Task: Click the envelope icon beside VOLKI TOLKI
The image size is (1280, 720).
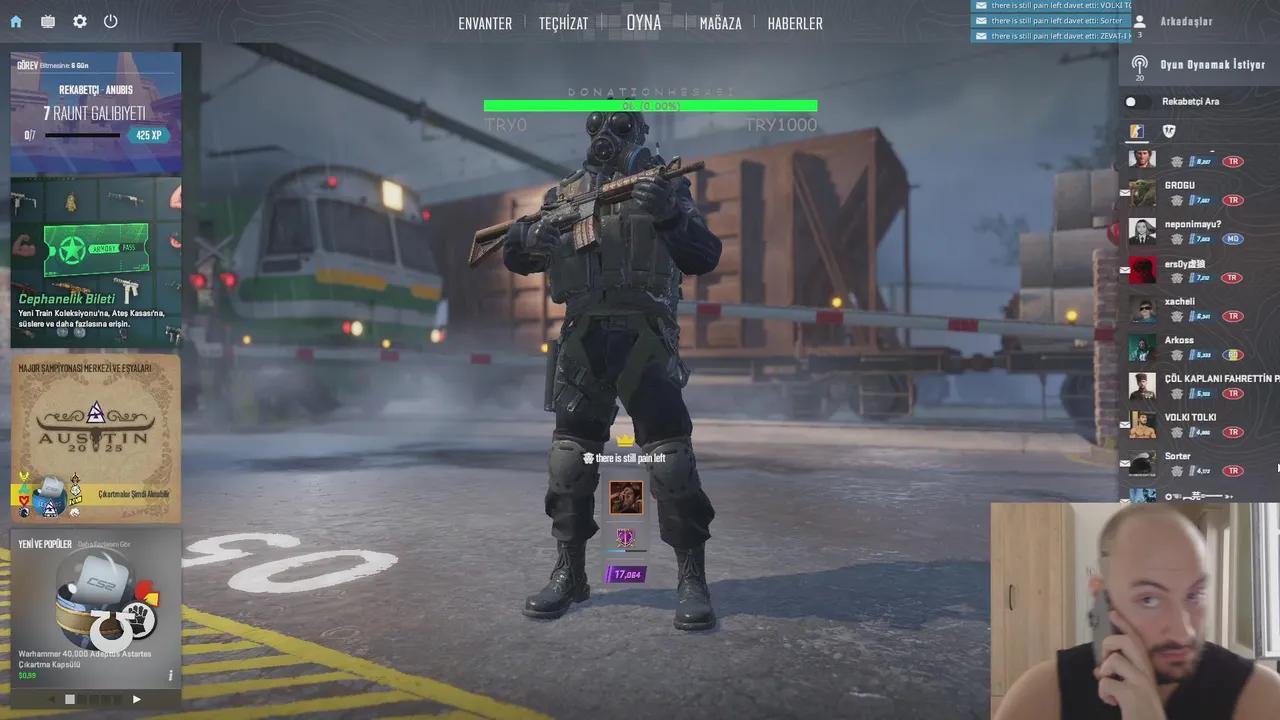Action: pyautogui.click(x=1124, y=424)
